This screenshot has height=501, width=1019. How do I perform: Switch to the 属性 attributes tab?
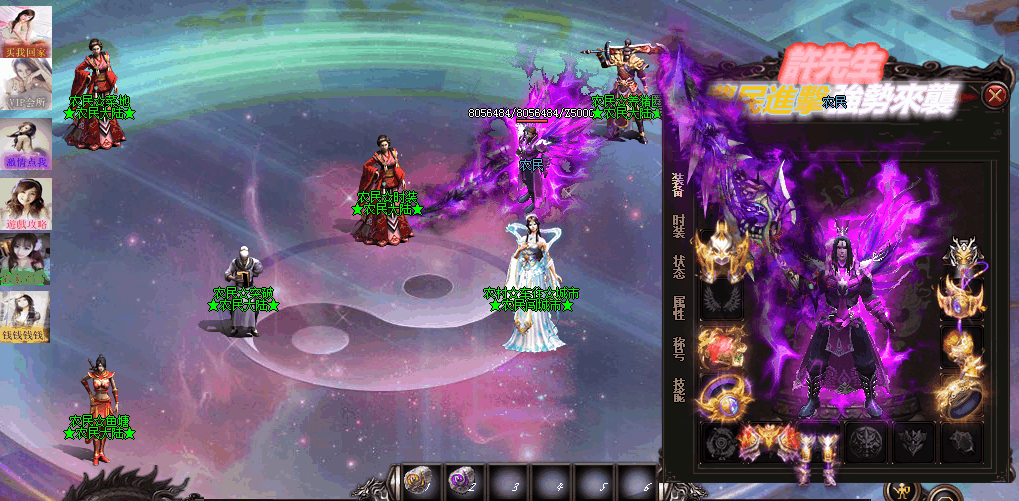click(679, 308)
